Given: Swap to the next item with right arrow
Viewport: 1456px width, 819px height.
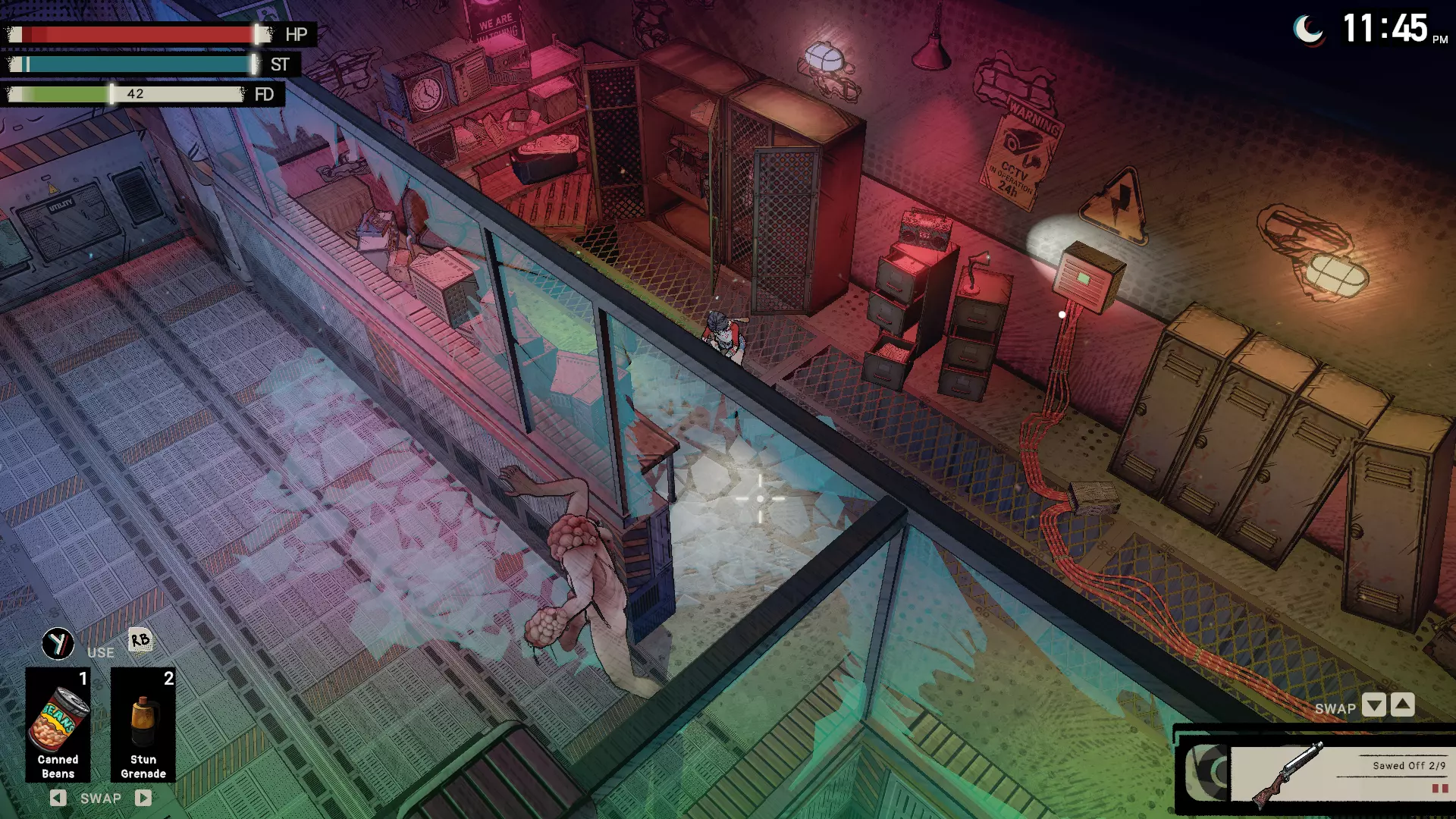Looking at the screenshot, I should tap(143, 798).
